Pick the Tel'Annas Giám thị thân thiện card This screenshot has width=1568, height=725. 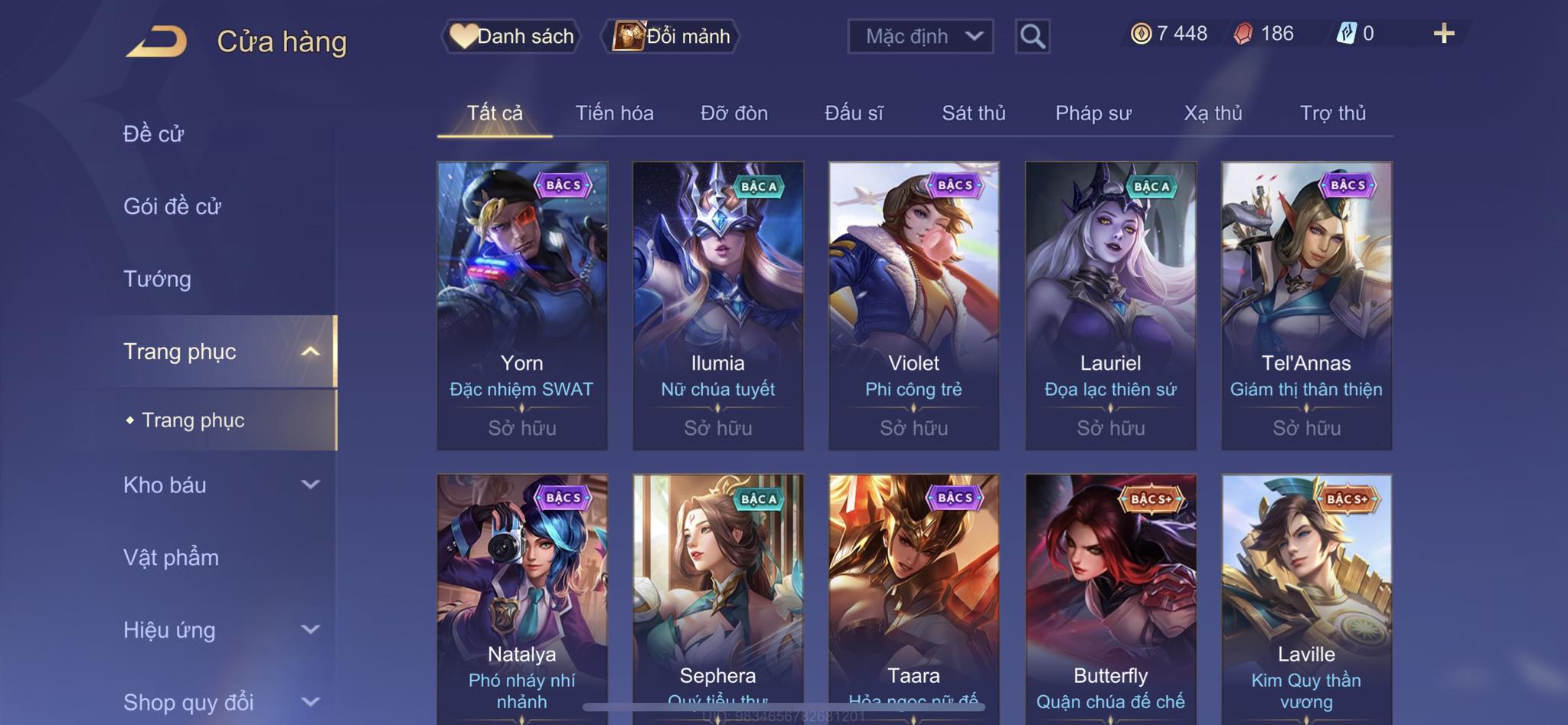click(x=1306, y=305)
